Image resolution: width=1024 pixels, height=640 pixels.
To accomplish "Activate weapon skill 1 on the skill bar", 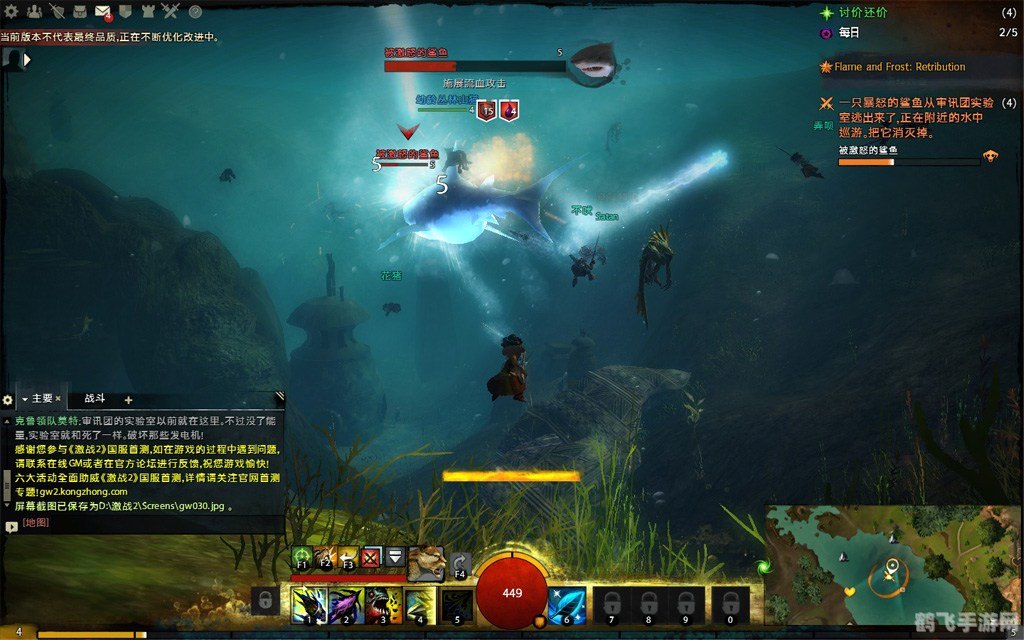I will 308,604.
